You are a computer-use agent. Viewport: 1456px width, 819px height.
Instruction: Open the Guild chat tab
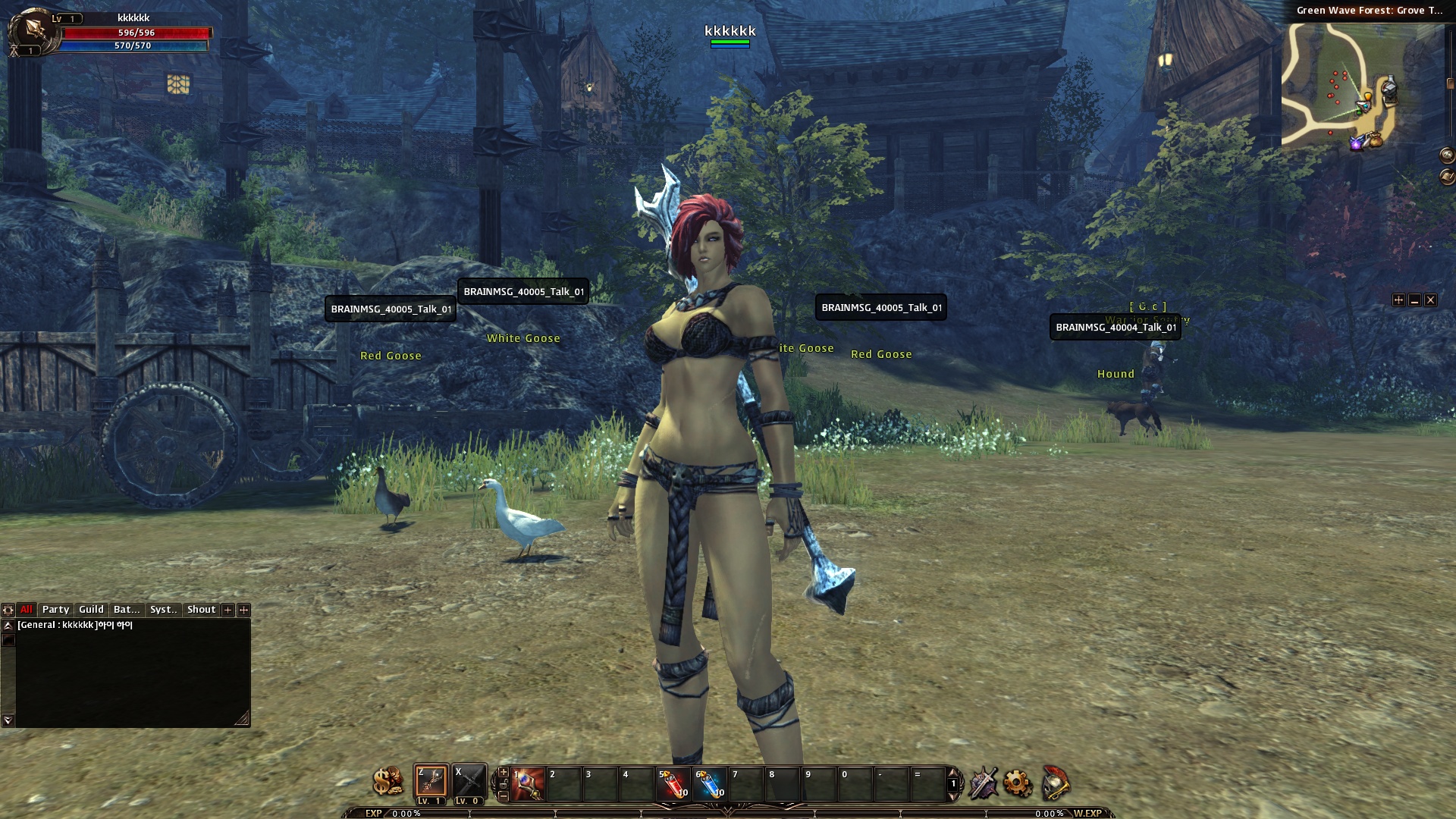coord(91,610)
